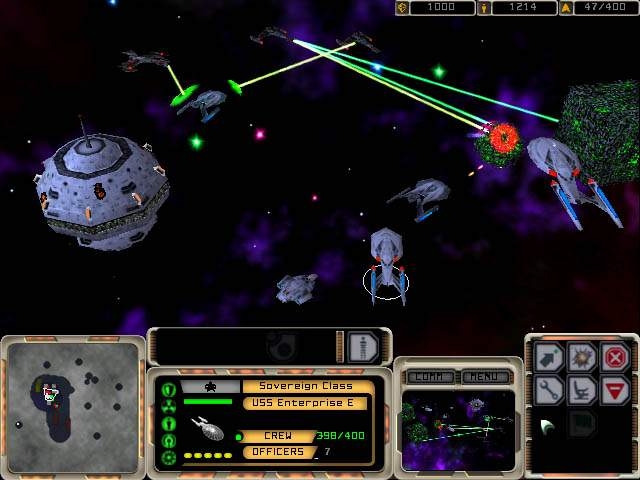Open the game MENU
The height and width of the screenshot is (480, 640).
pyautogui.click(x=487, y=377)
